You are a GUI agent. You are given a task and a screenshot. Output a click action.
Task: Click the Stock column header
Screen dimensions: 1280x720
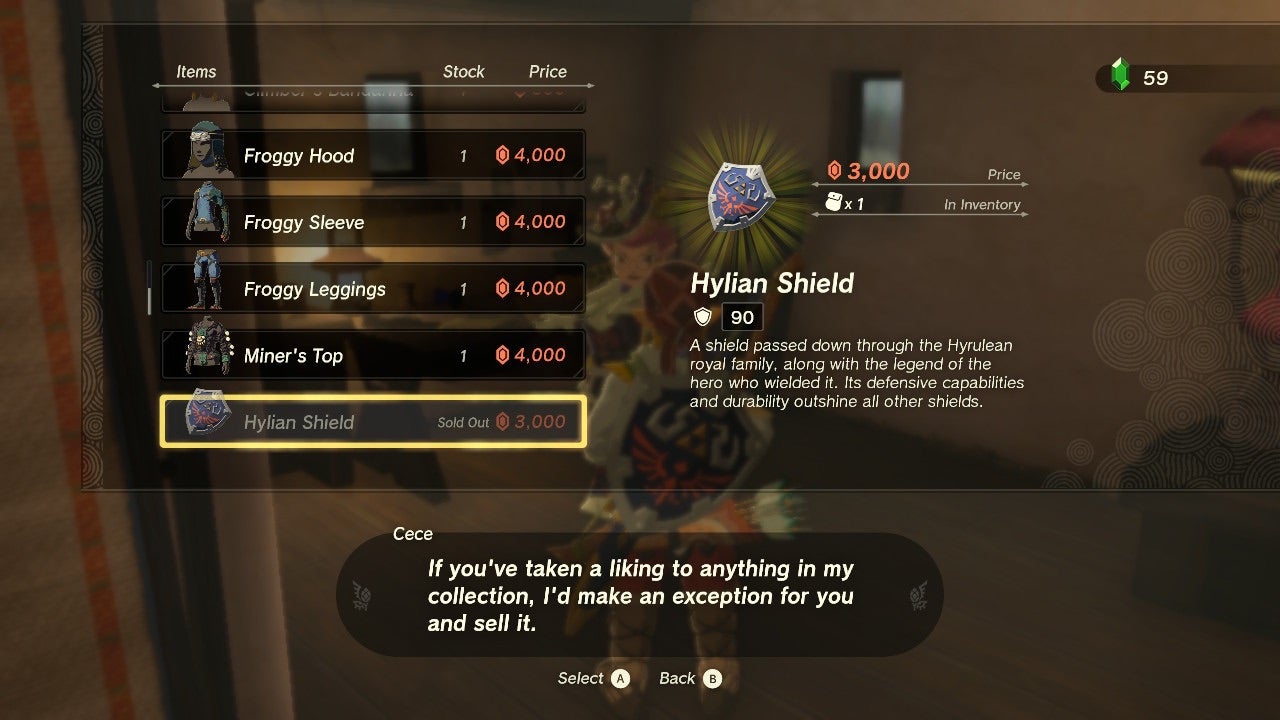point(464,71)
